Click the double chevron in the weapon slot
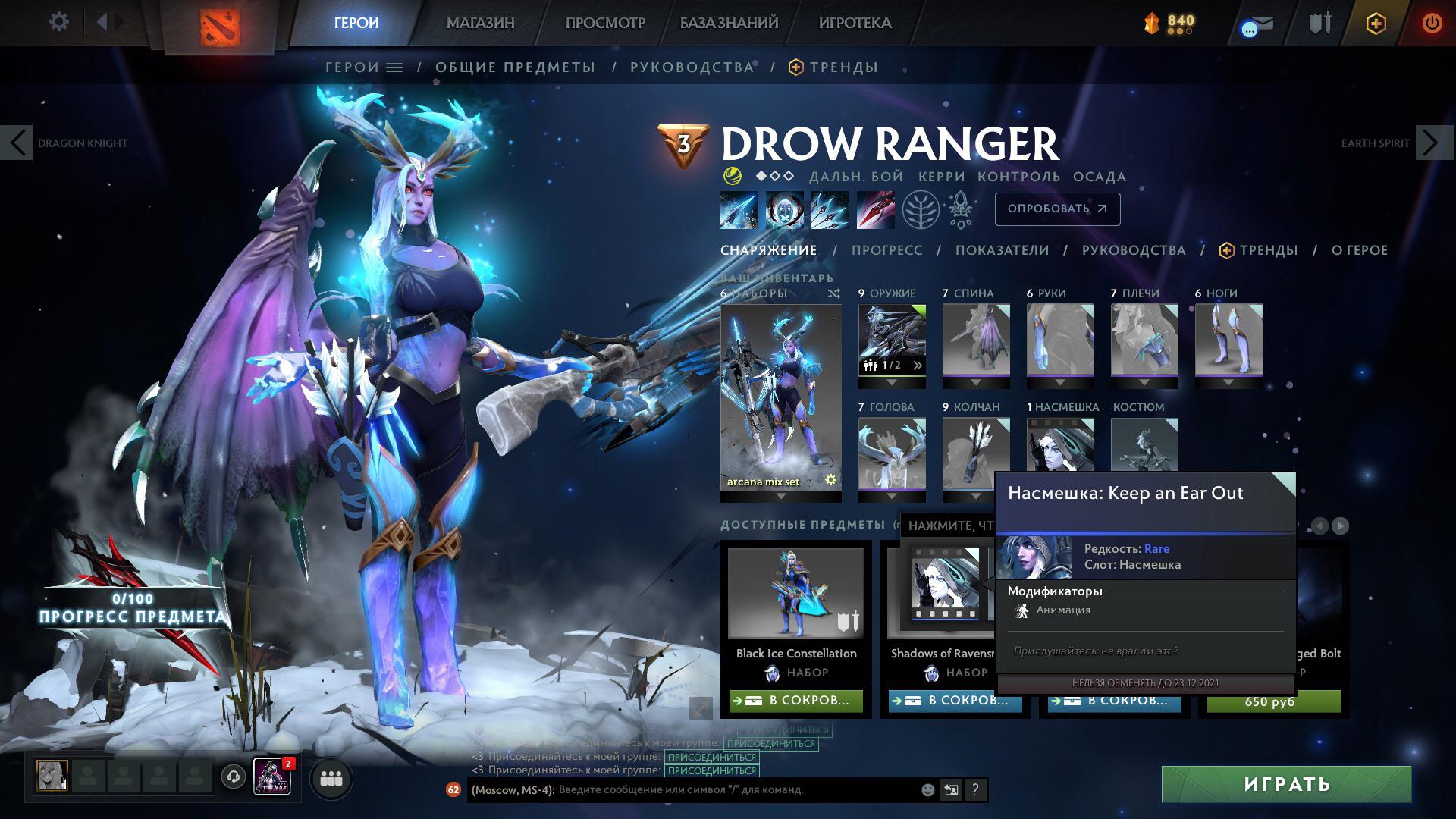This screenshot has width=1456, height=819. [x=918, y=365]
